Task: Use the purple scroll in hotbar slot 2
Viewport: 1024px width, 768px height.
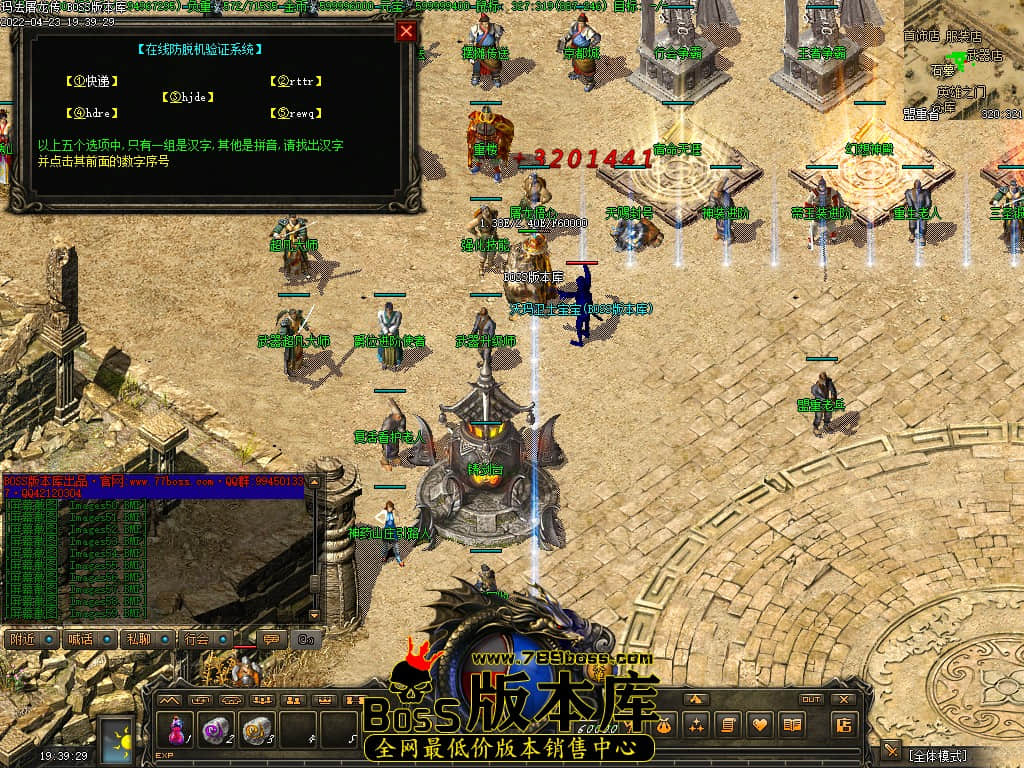Action: pyautogui.click(x=215, y=728)
